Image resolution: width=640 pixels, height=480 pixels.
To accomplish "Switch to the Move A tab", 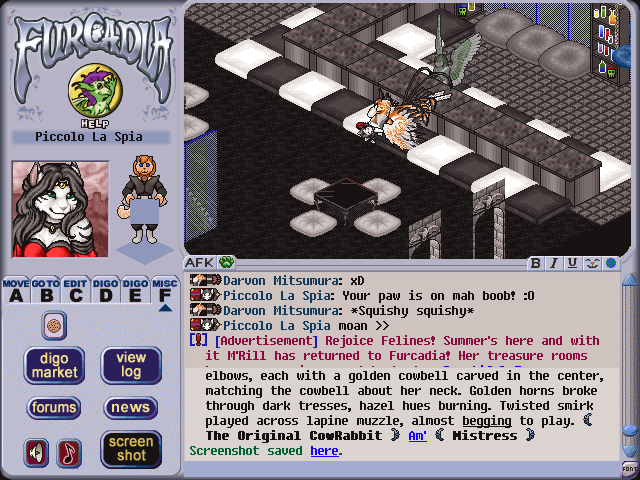I will (x=16, y=289).
